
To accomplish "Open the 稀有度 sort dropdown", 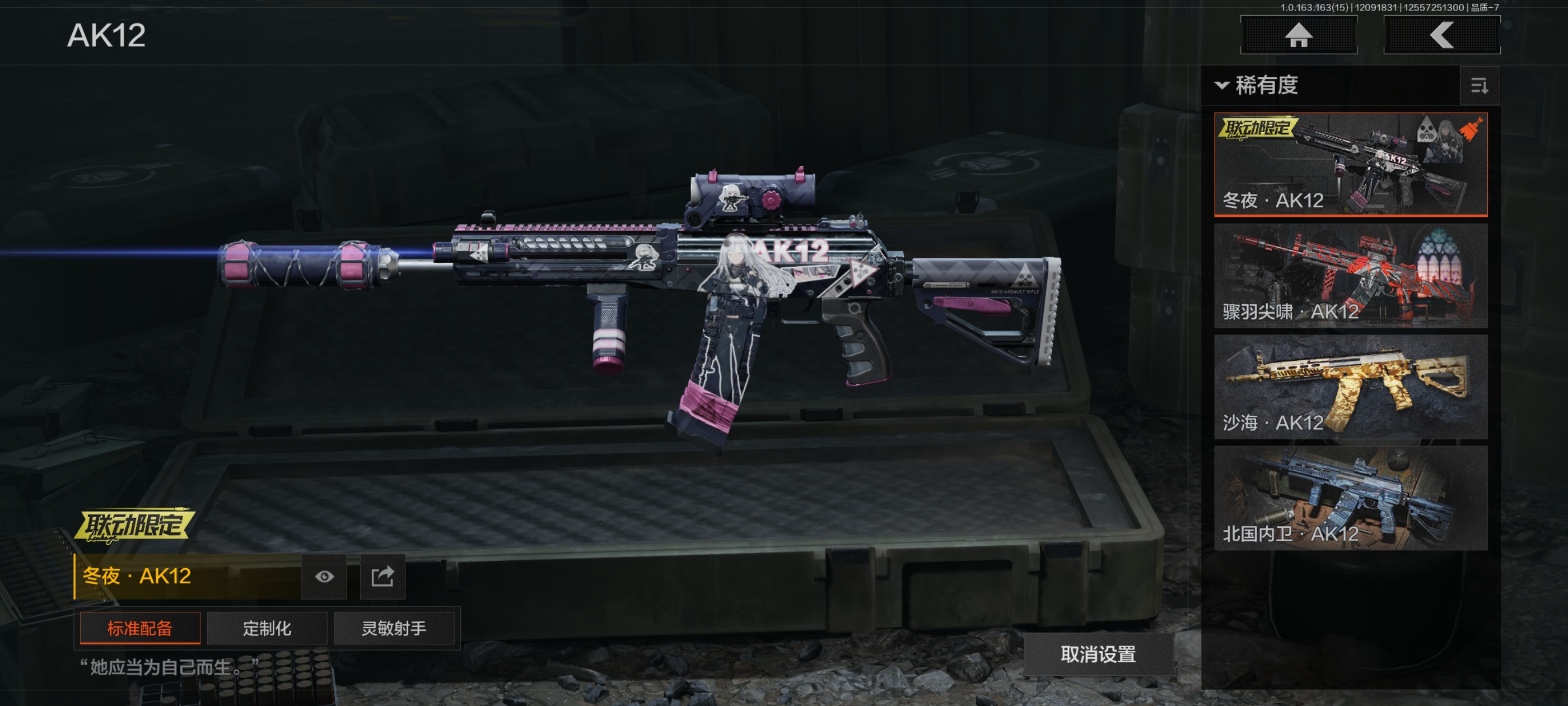I will click(1258, 85).
